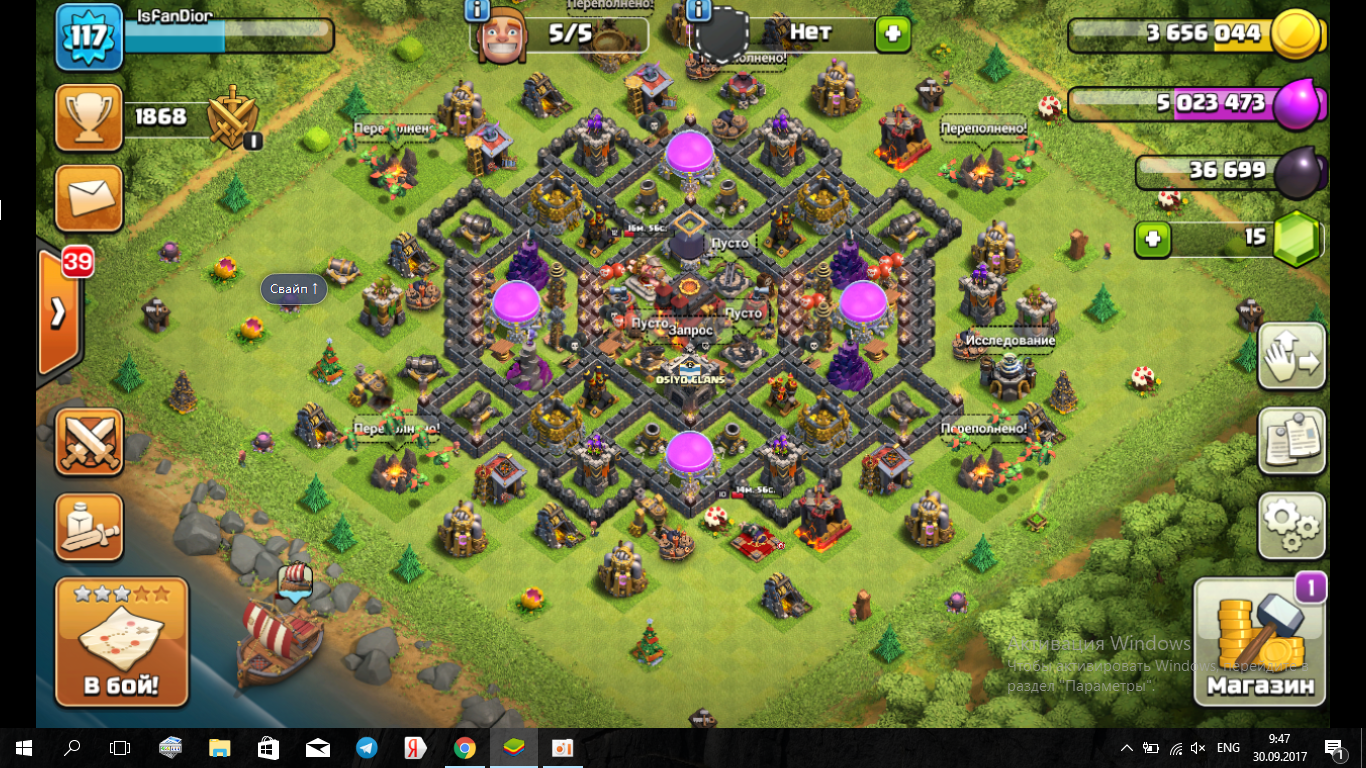Open the player level 117 profile badge
The height and width of the screenshot is (768, 1366).
click(88, 38)
